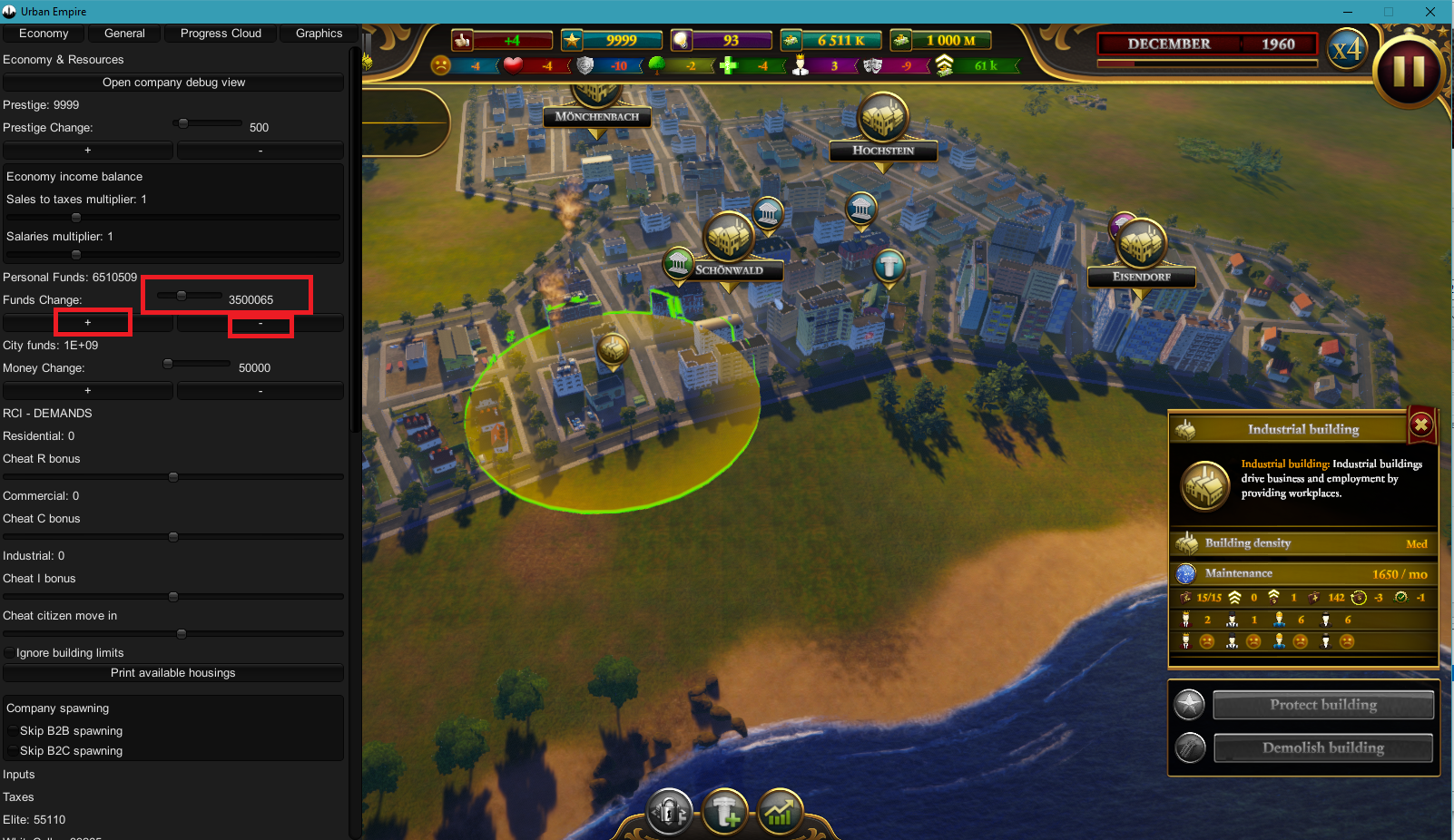
Task: Enable Skip B2C spawning
Action: click(x=13, y=751)
